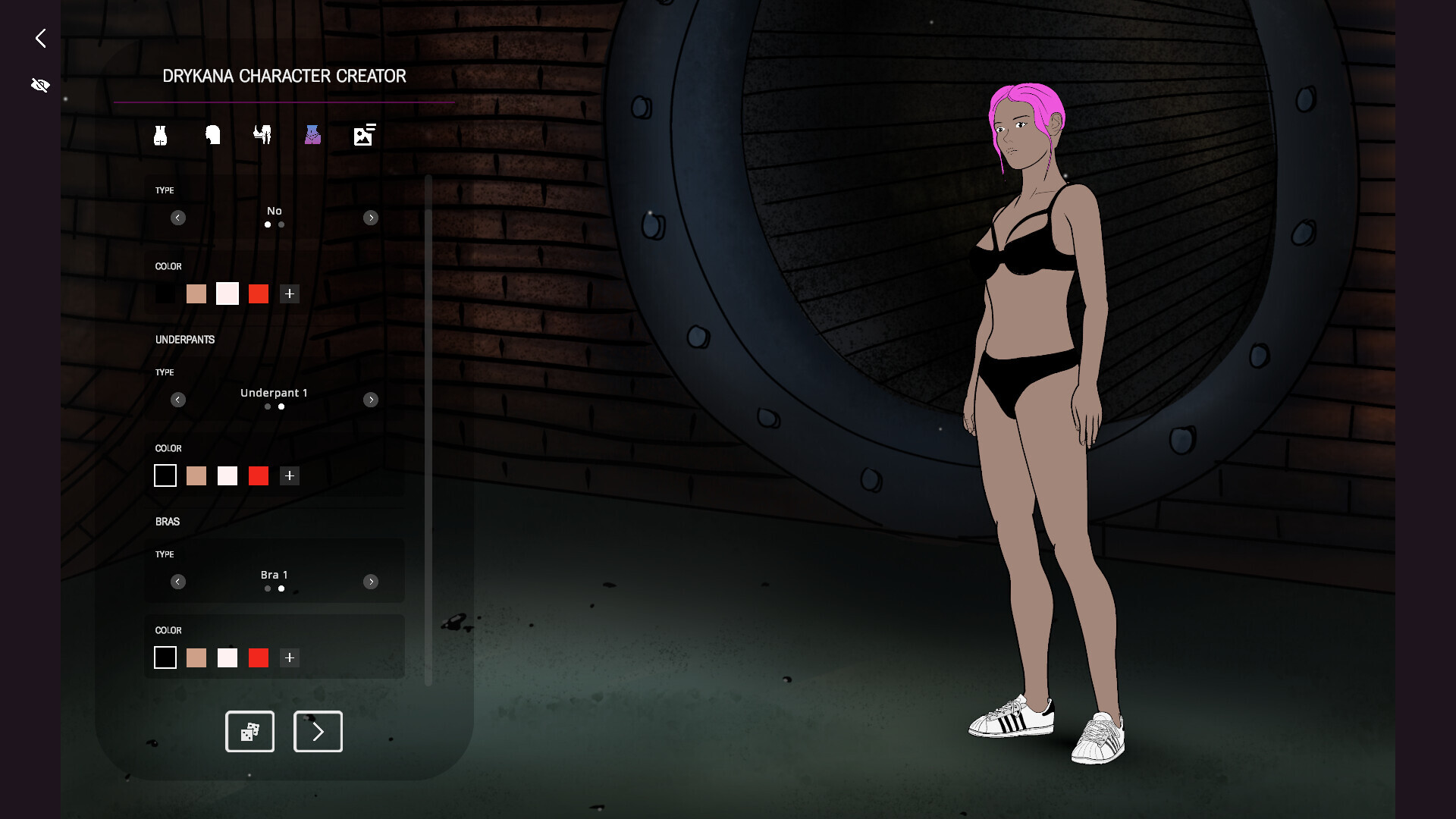Open the background image tab

click(x=364, y=135)
